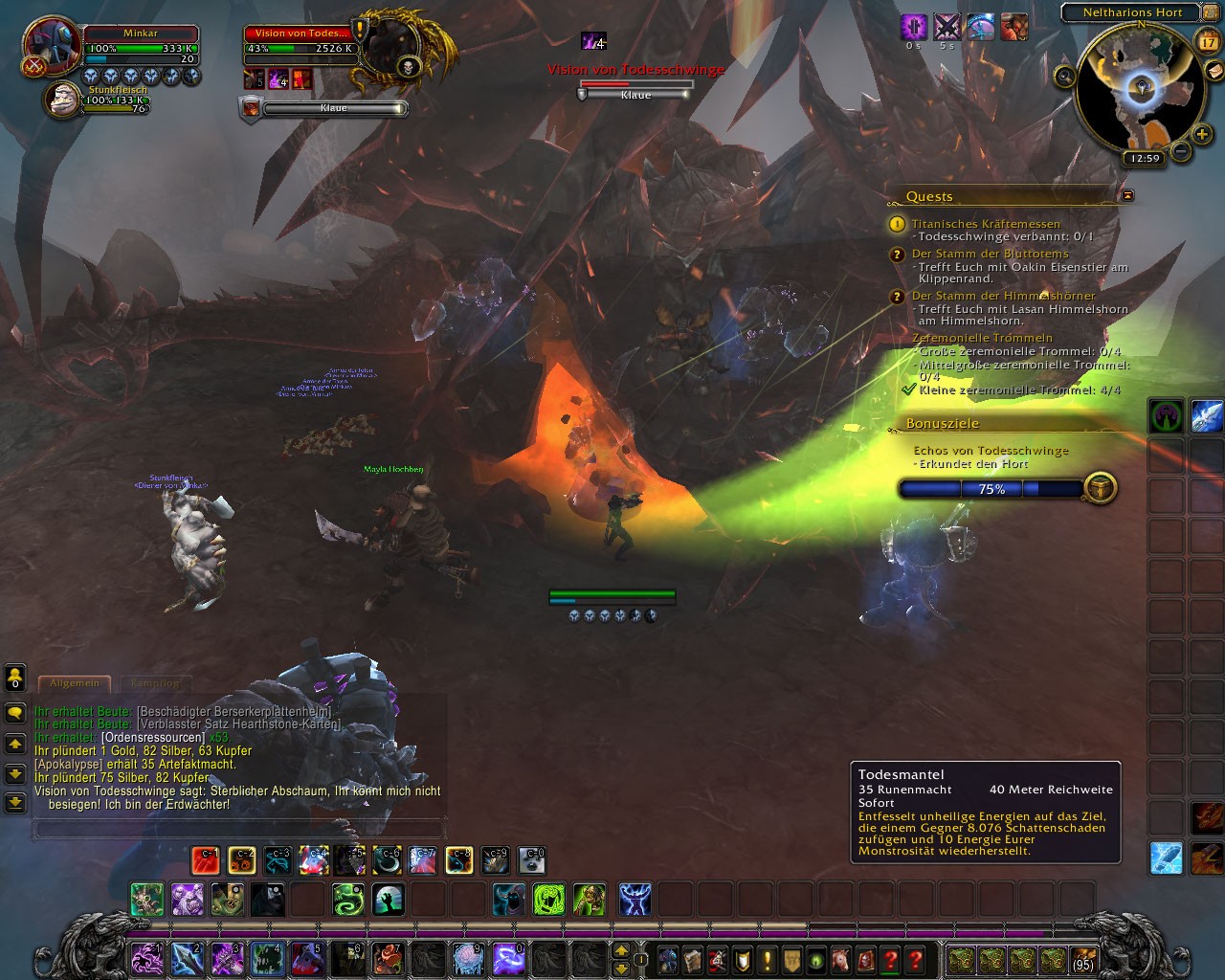
Task: Zoom in the minimap with the plus button
Action: (1203, 134)
